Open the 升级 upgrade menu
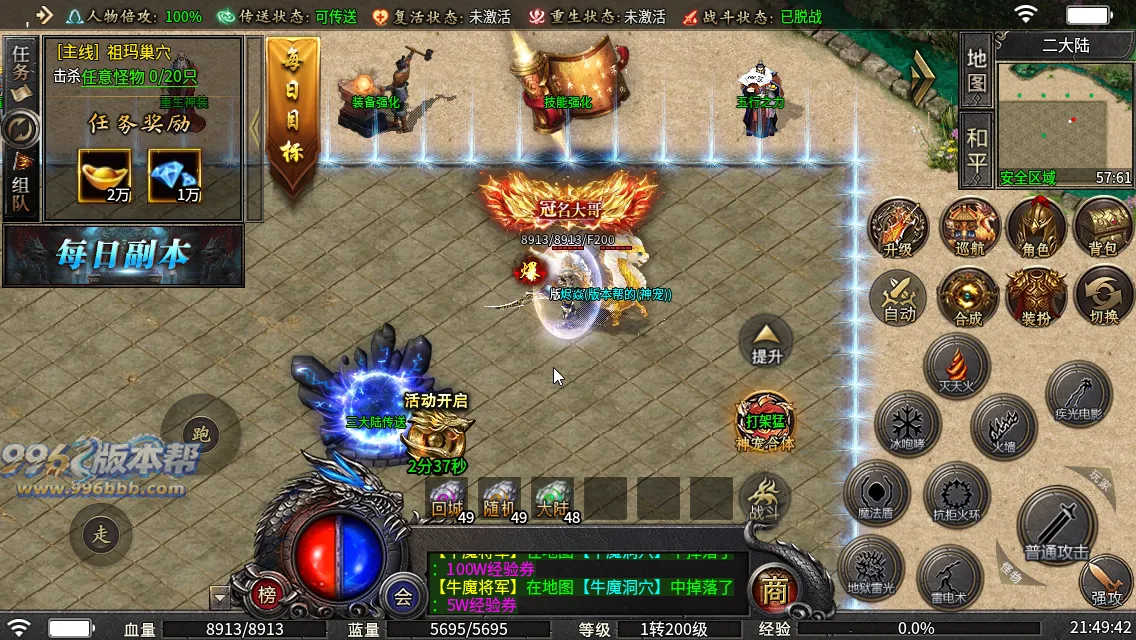The image size is (1136, 640). point(898,228)
